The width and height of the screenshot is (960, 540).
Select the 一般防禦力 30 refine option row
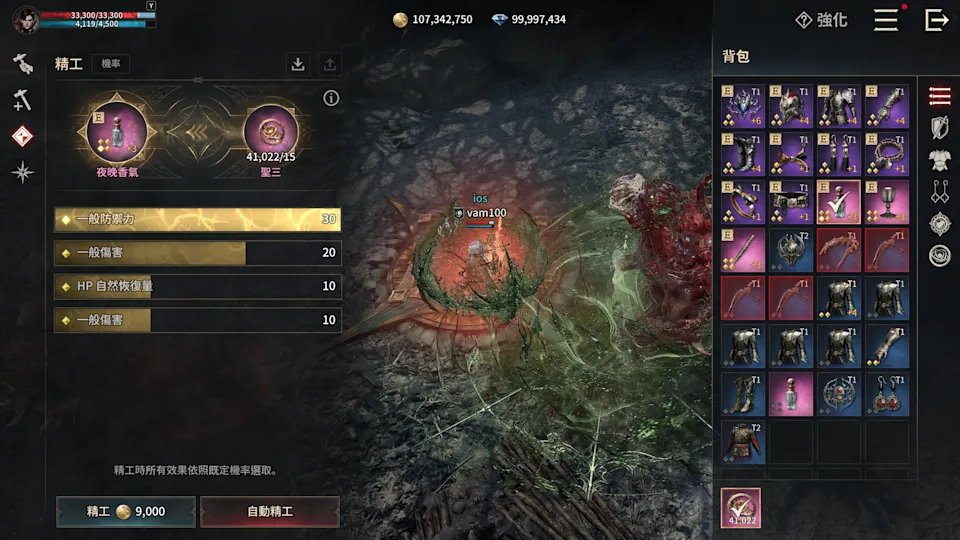tap(198, 220)
